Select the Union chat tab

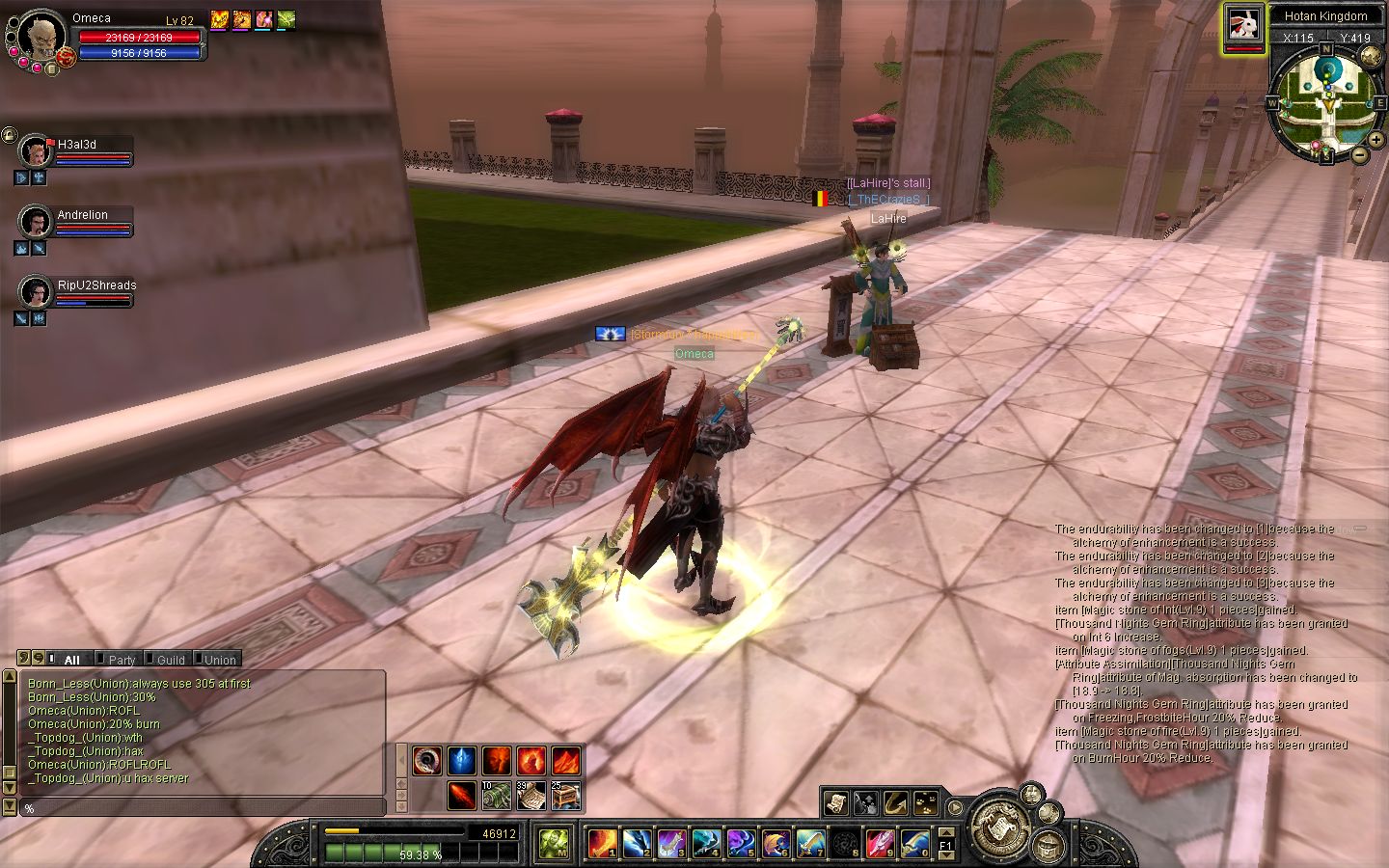pyautogui.click(x=219, y=660)
